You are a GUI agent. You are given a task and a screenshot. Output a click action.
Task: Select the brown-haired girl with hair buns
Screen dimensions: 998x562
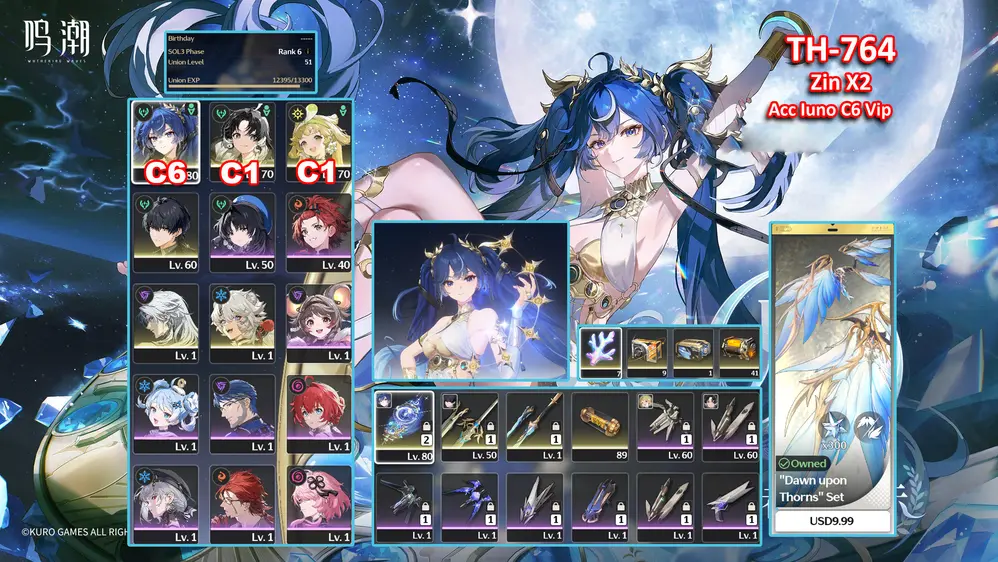tap(318, 322)
